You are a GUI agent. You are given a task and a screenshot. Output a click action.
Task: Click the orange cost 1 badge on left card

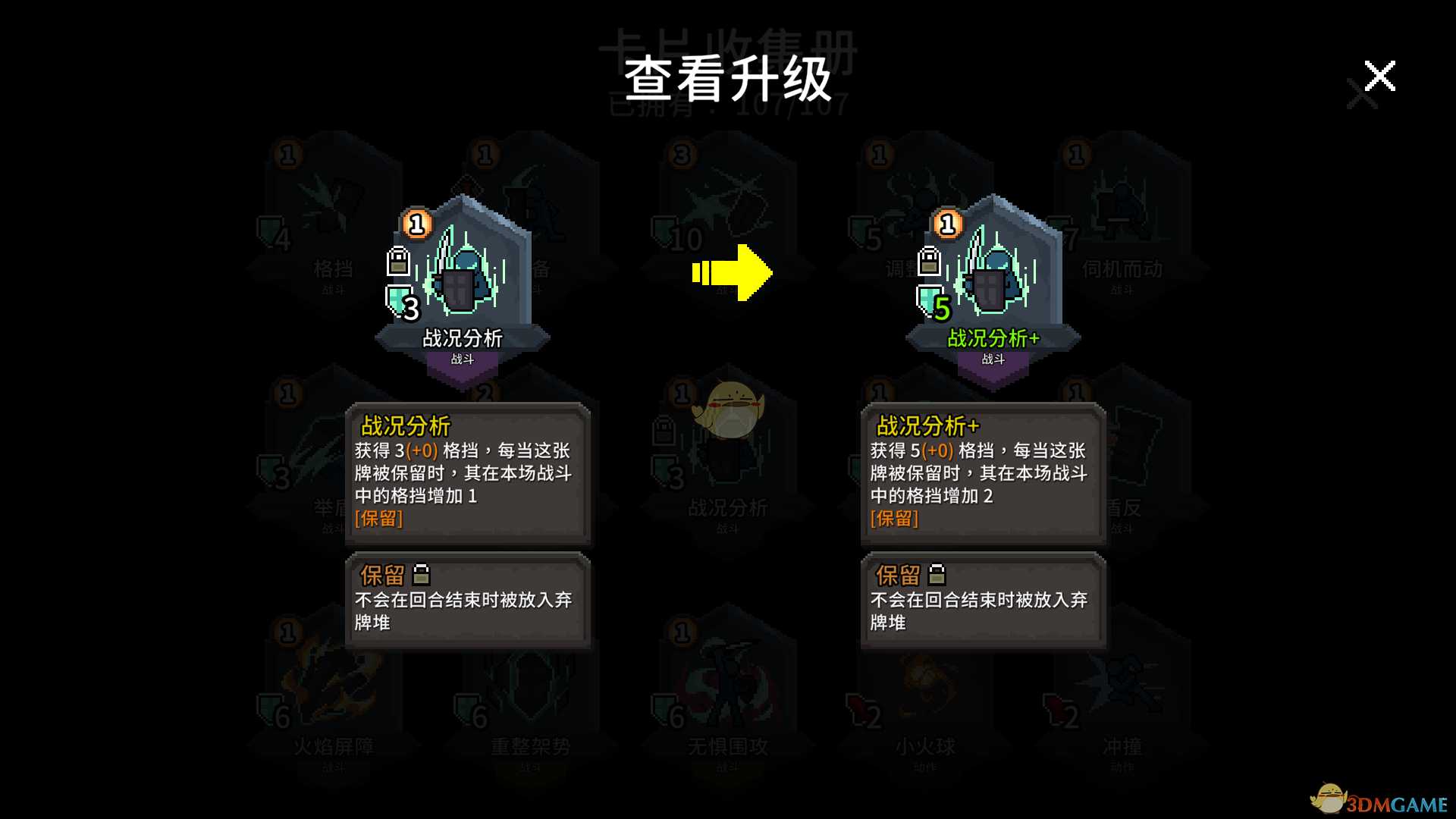416,224
